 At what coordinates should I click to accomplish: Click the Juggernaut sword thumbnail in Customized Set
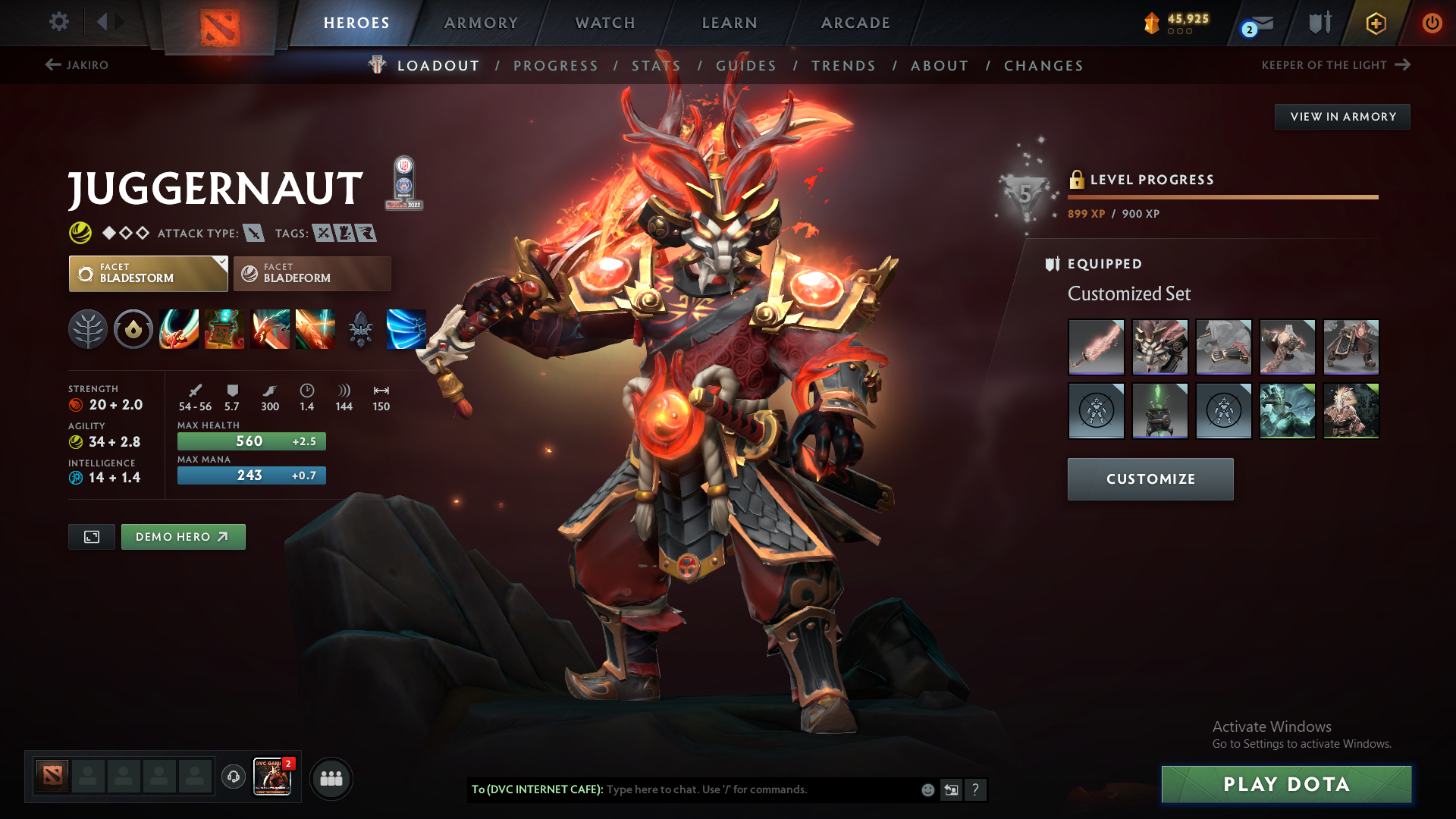click(x=1096, y=347)
